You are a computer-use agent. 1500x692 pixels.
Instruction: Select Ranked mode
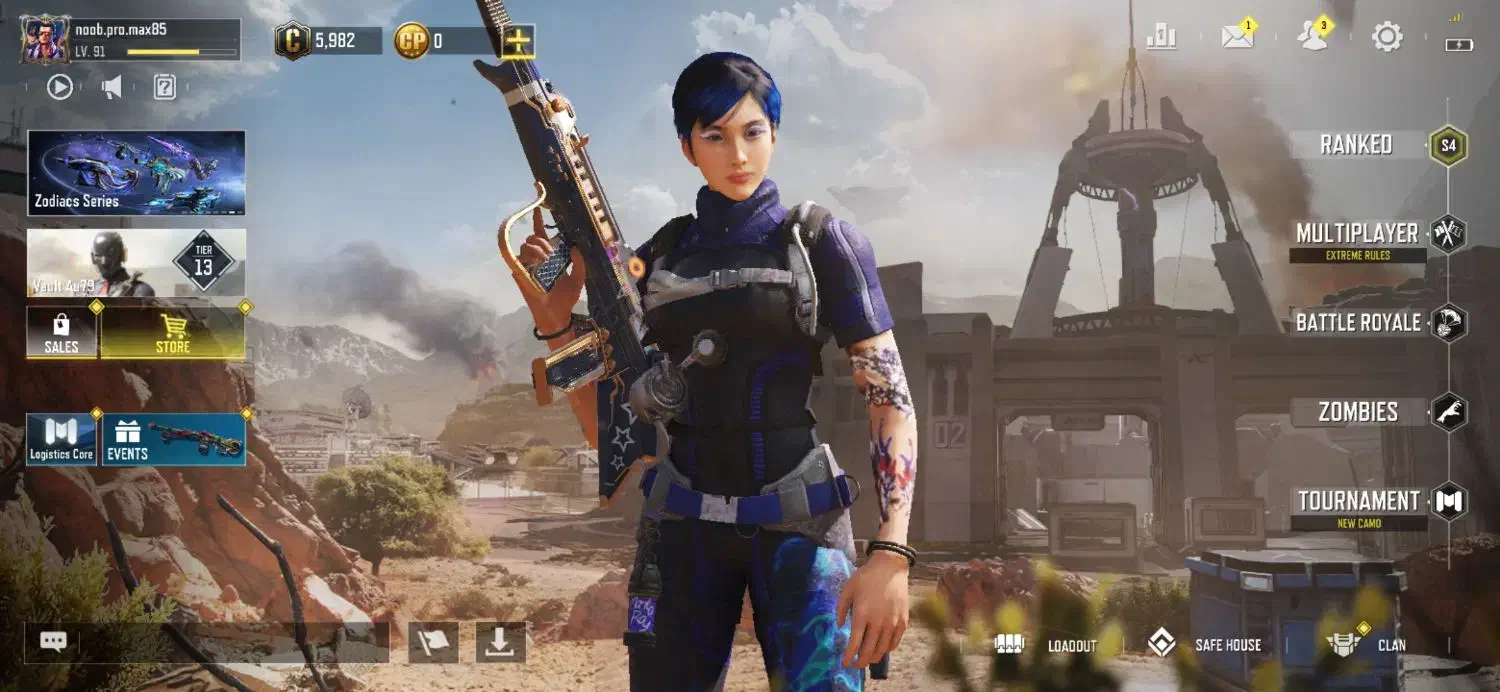[1356, 145]
